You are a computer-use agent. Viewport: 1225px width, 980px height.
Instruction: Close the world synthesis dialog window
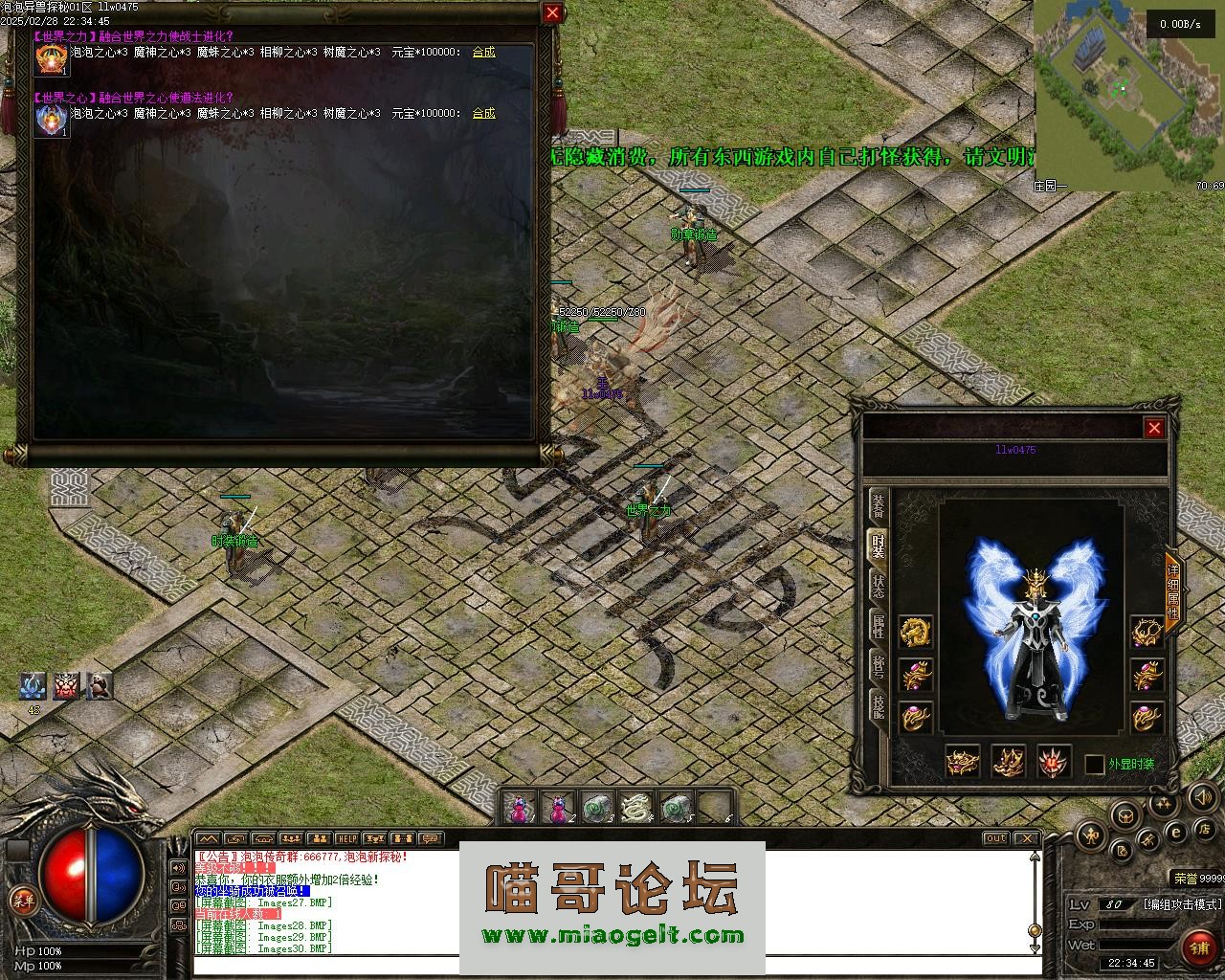[x=552, y=12]
